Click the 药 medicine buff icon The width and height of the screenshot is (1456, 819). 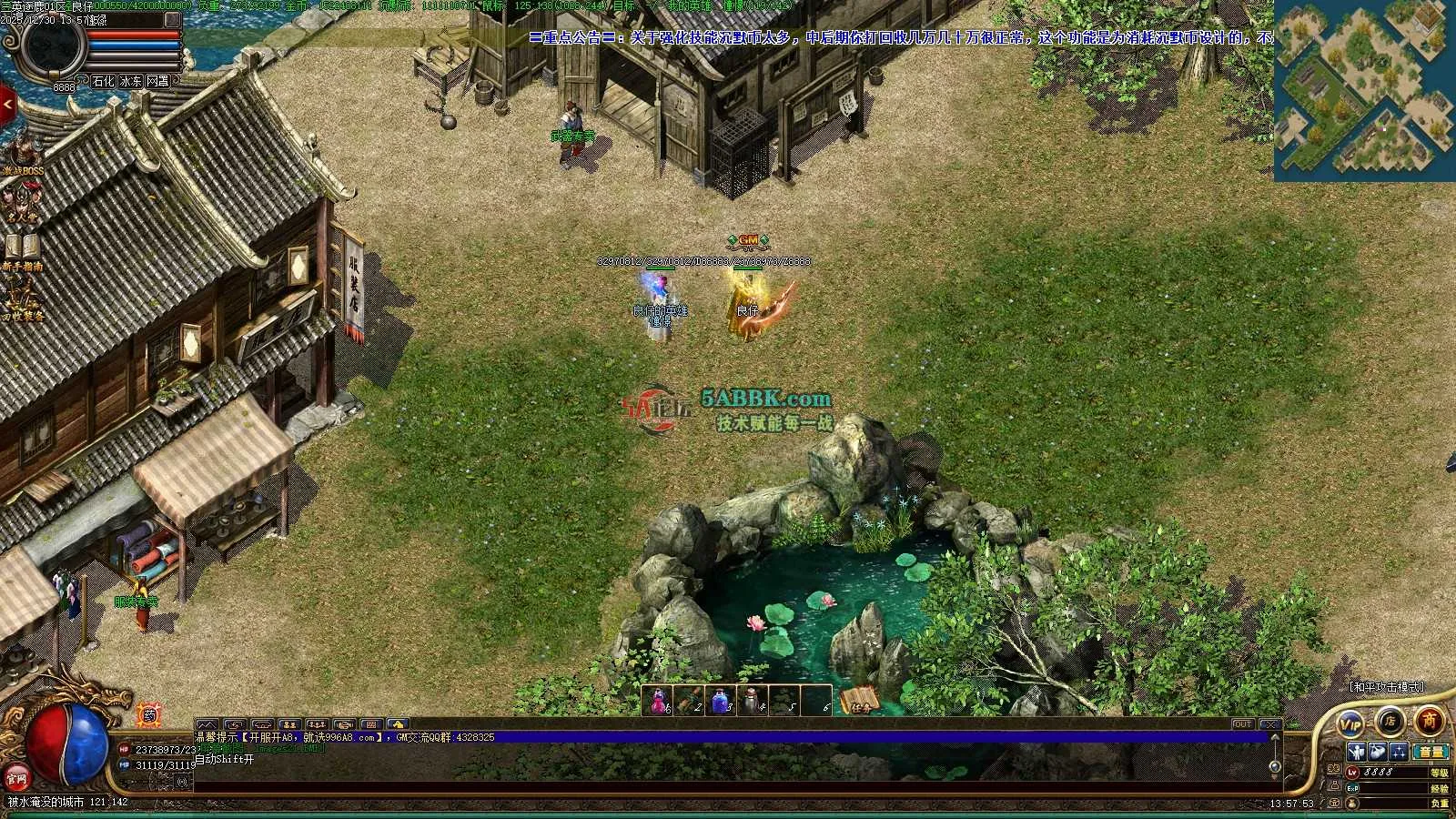point(149,715)
